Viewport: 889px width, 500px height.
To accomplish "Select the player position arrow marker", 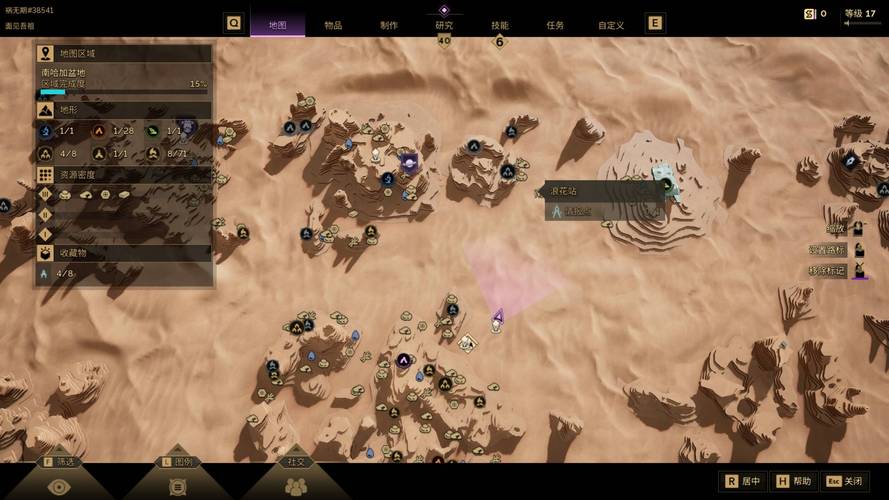I will point(498,316).
